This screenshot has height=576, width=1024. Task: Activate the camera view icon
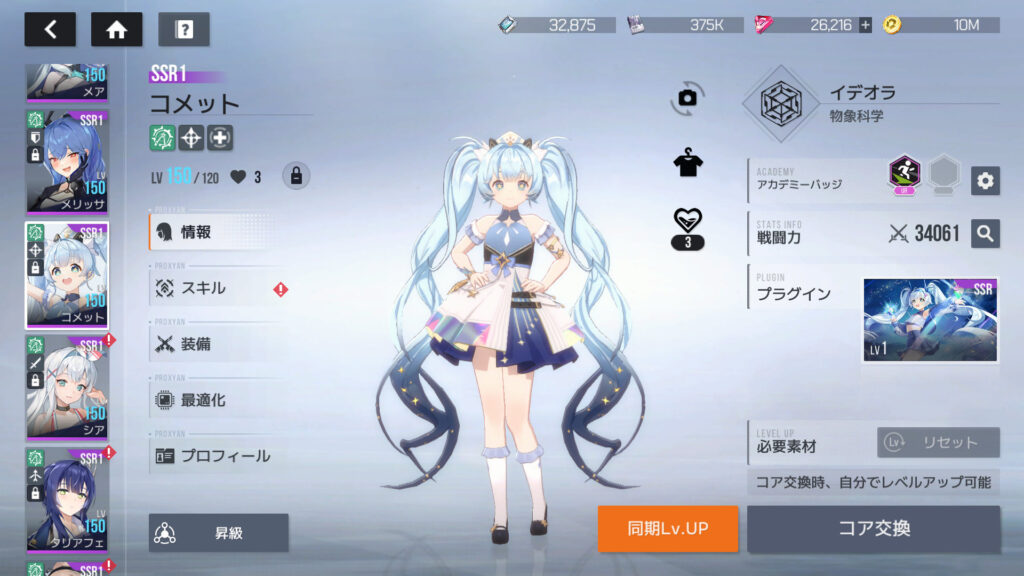687,97
